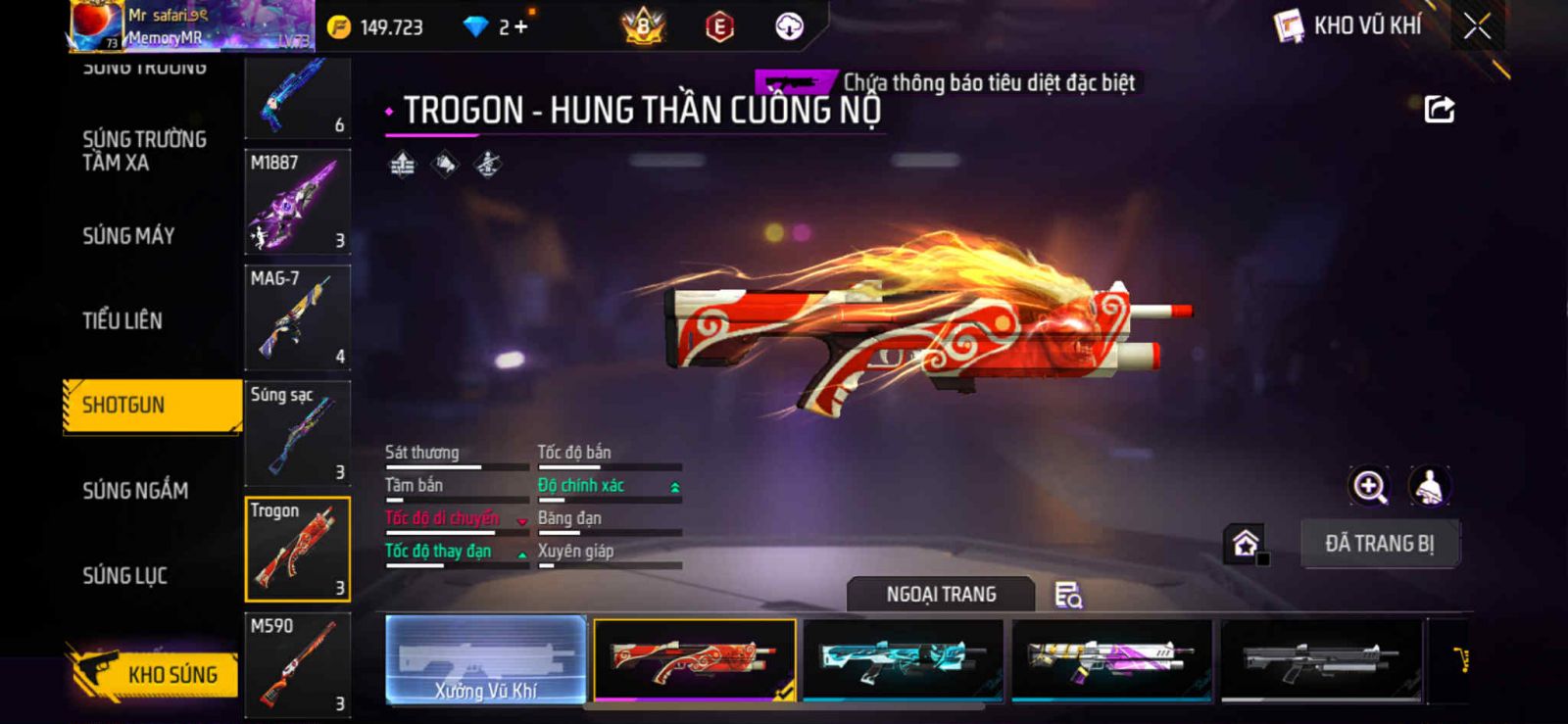Select the cyan Trogon skin thumbnail
The image size is (1568, 724).
pyautogui.click(x=903, y=660)
